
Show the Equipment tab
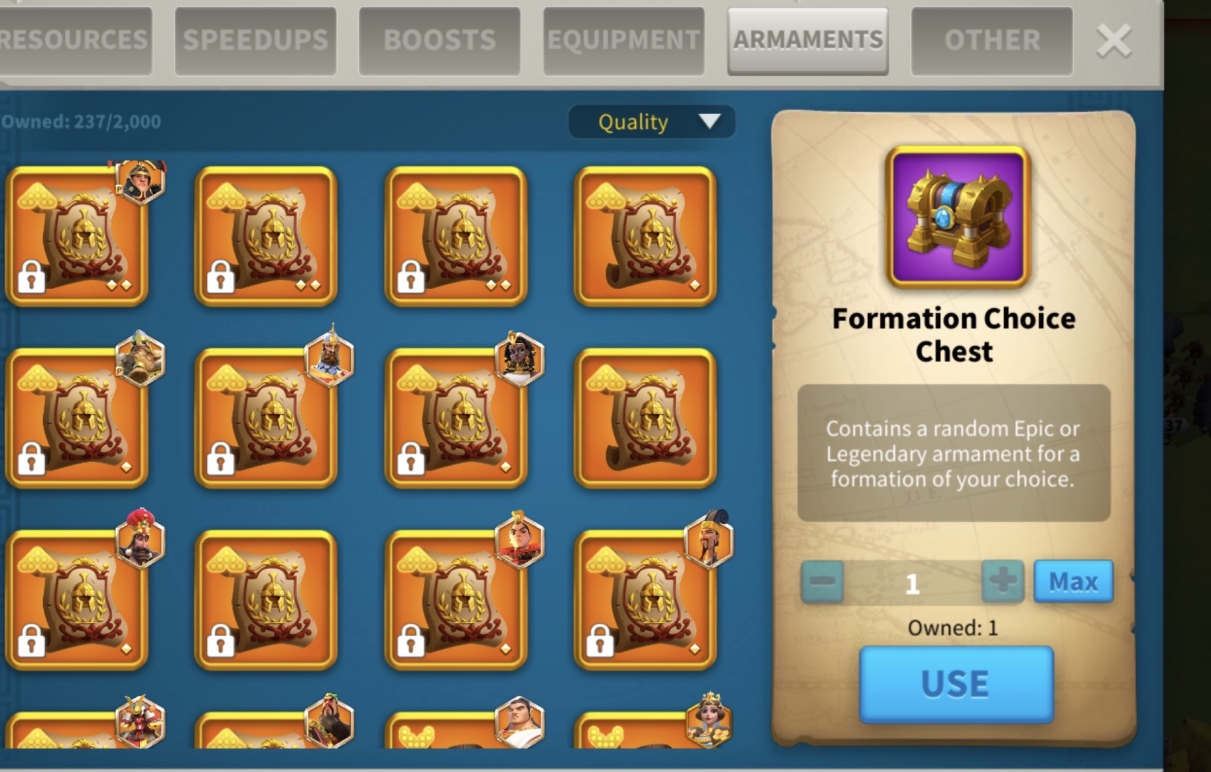(x=623, y=41)
